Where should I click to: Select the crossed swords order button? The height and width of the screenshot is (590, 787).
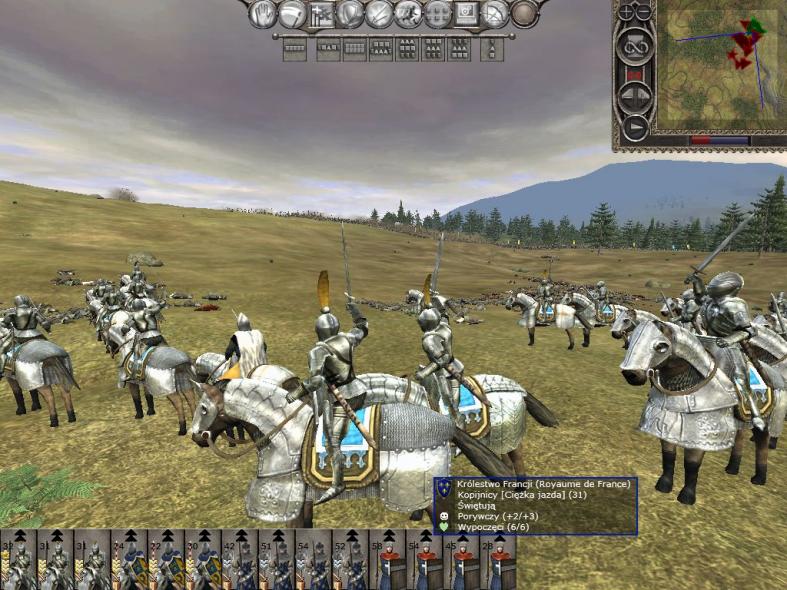379,14
